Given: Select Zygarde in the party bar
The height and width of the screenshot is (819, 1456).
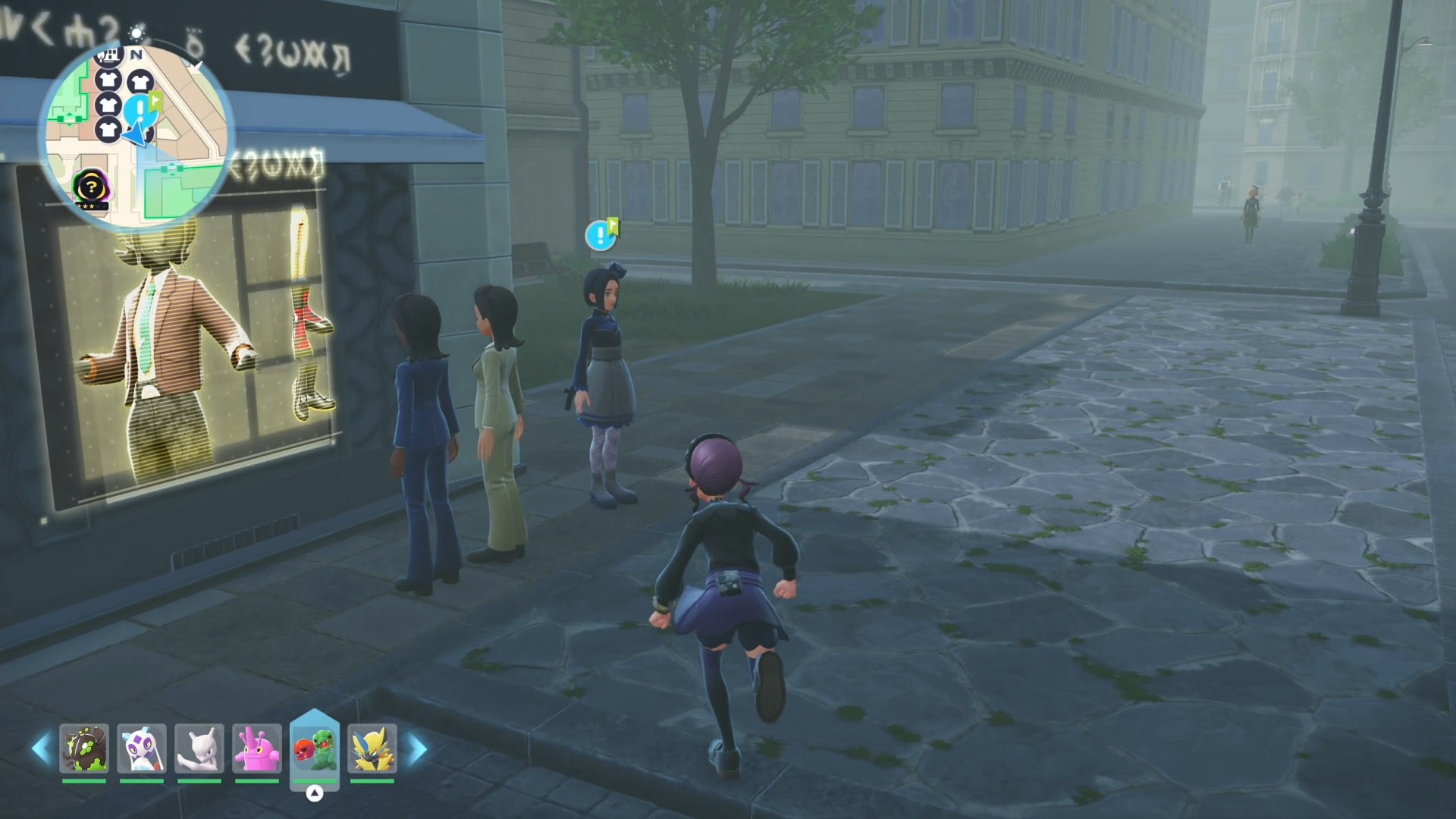Looking at the screenshot, I should [x=84, y=748].
